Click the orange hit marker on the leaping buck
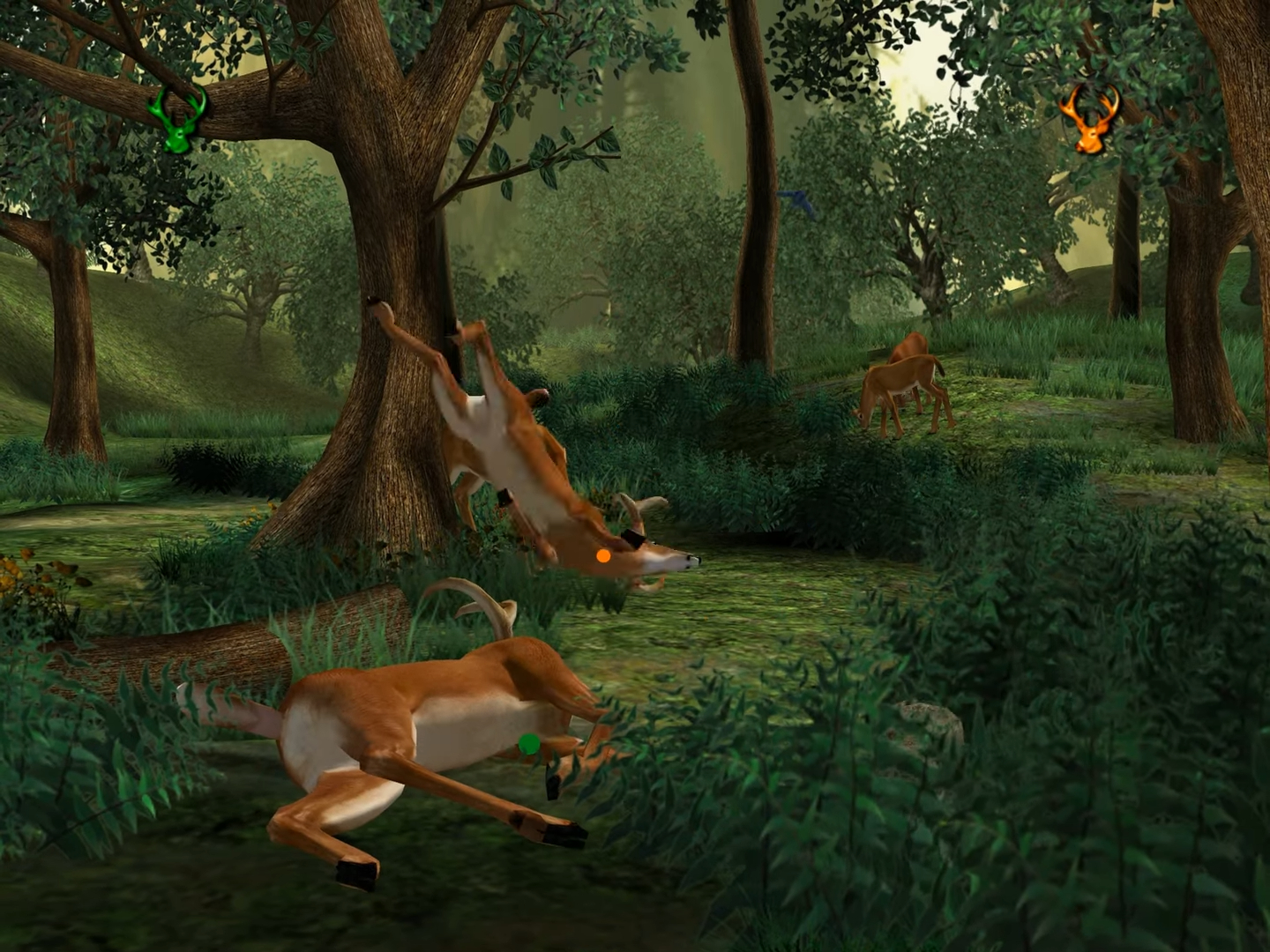1270x952 pixels. pyautogui.click(x=603, y=555)
